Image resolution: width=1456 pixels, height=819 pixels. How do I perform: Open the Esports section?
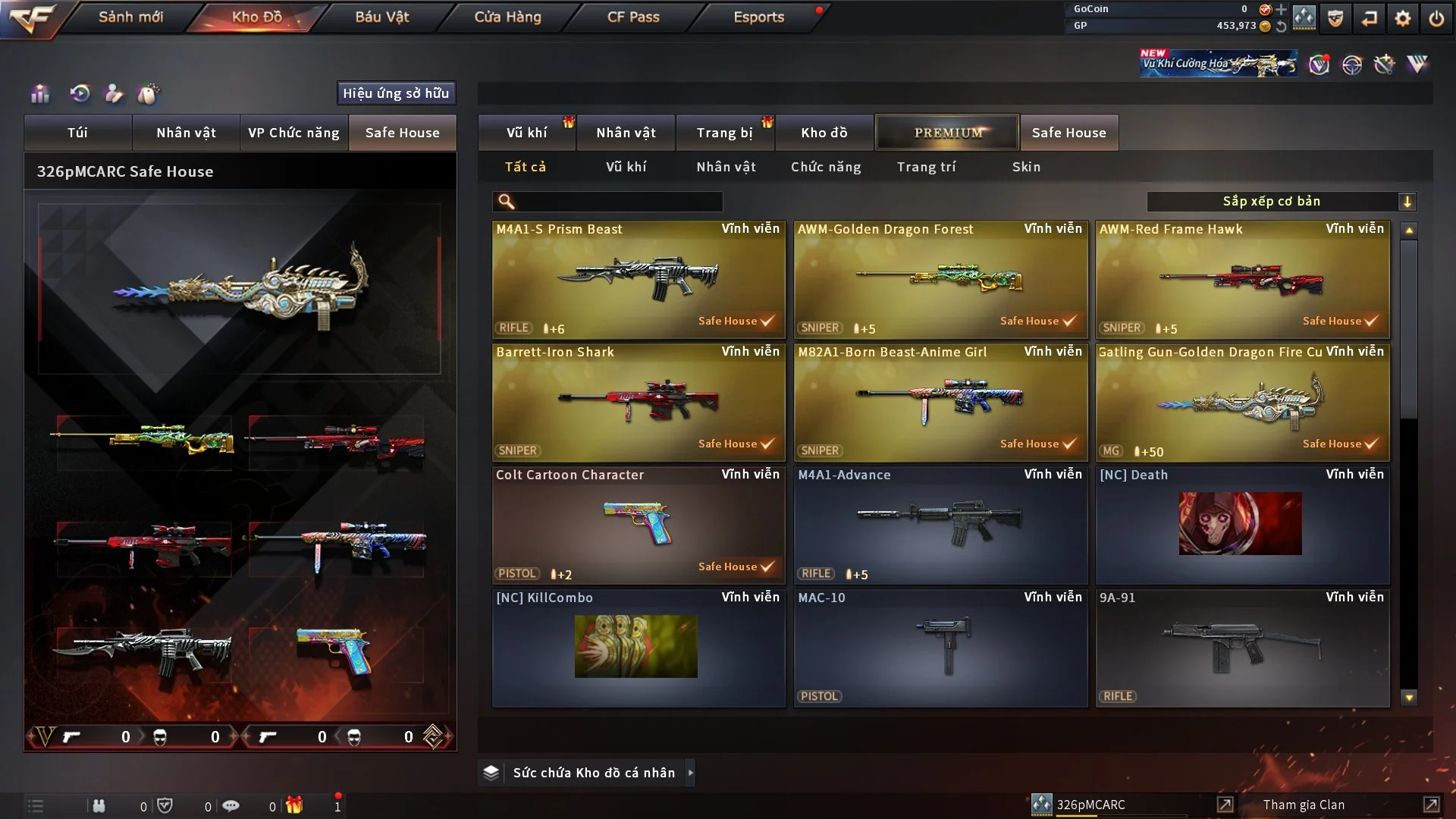point(758,17)
